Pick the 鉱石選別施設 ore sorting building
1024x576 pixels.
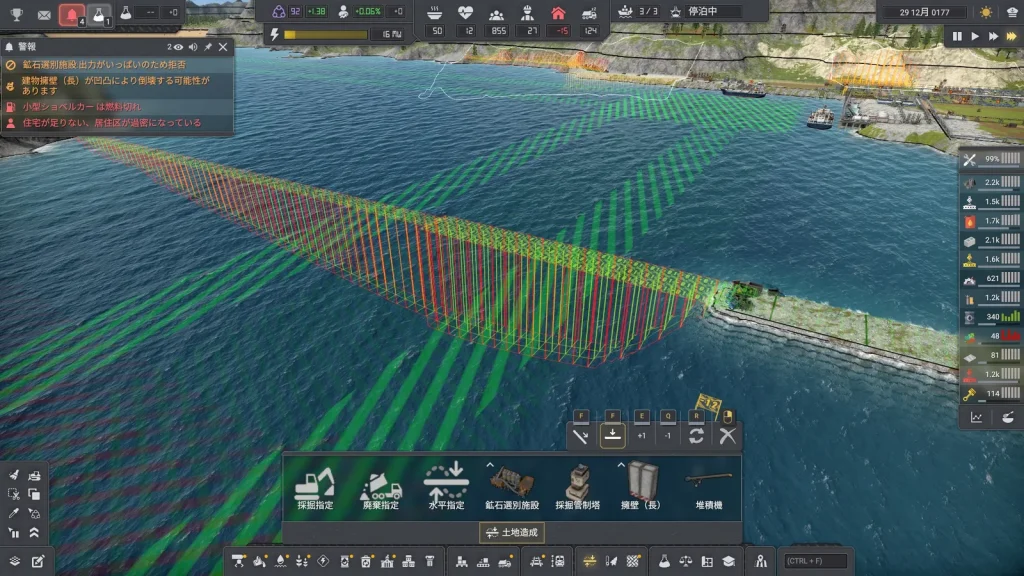(512, 487)
